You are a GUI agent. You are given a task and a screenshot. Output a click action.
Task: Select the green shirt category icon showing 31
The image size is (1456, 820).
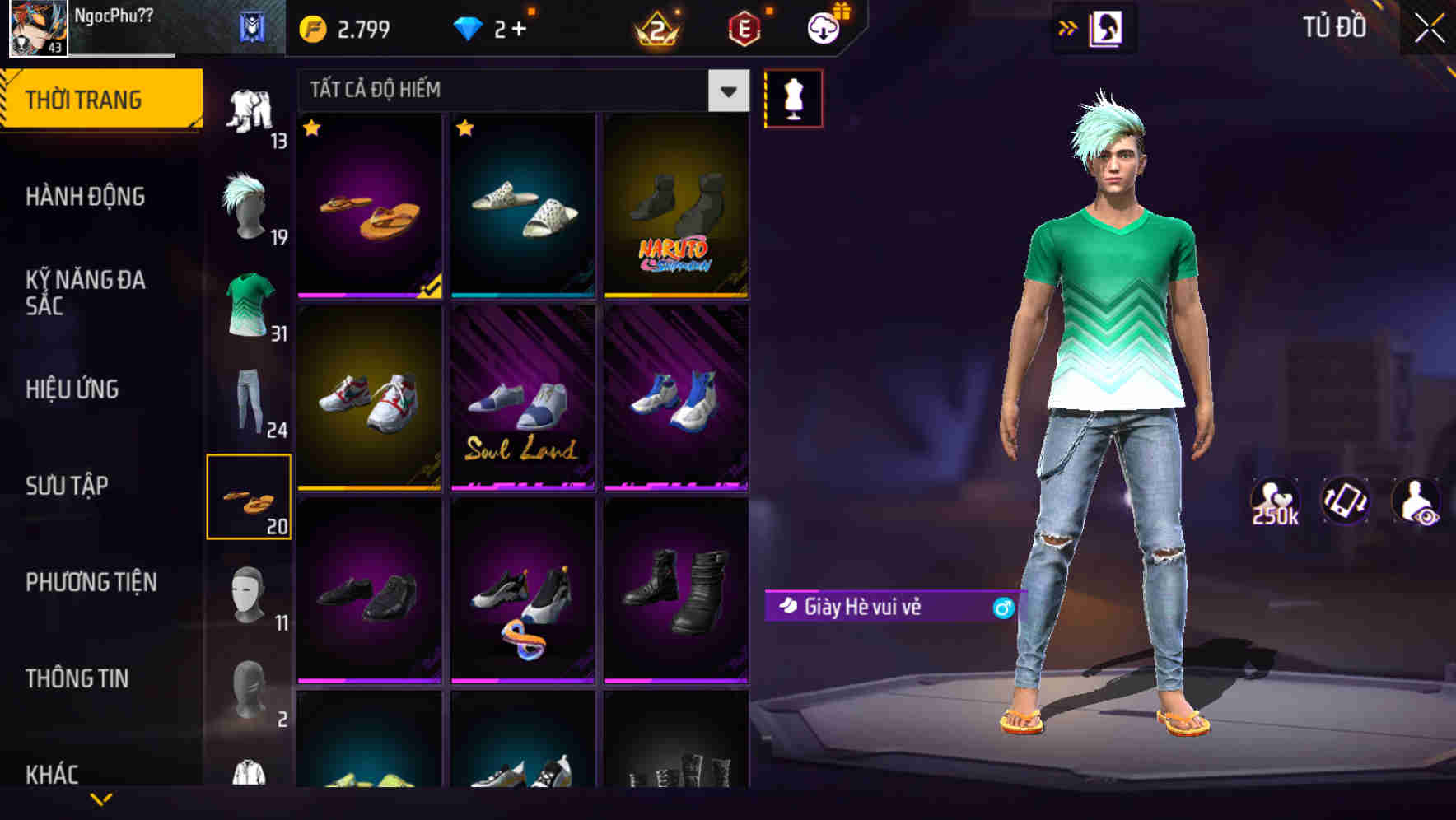(x=249, y=305)
